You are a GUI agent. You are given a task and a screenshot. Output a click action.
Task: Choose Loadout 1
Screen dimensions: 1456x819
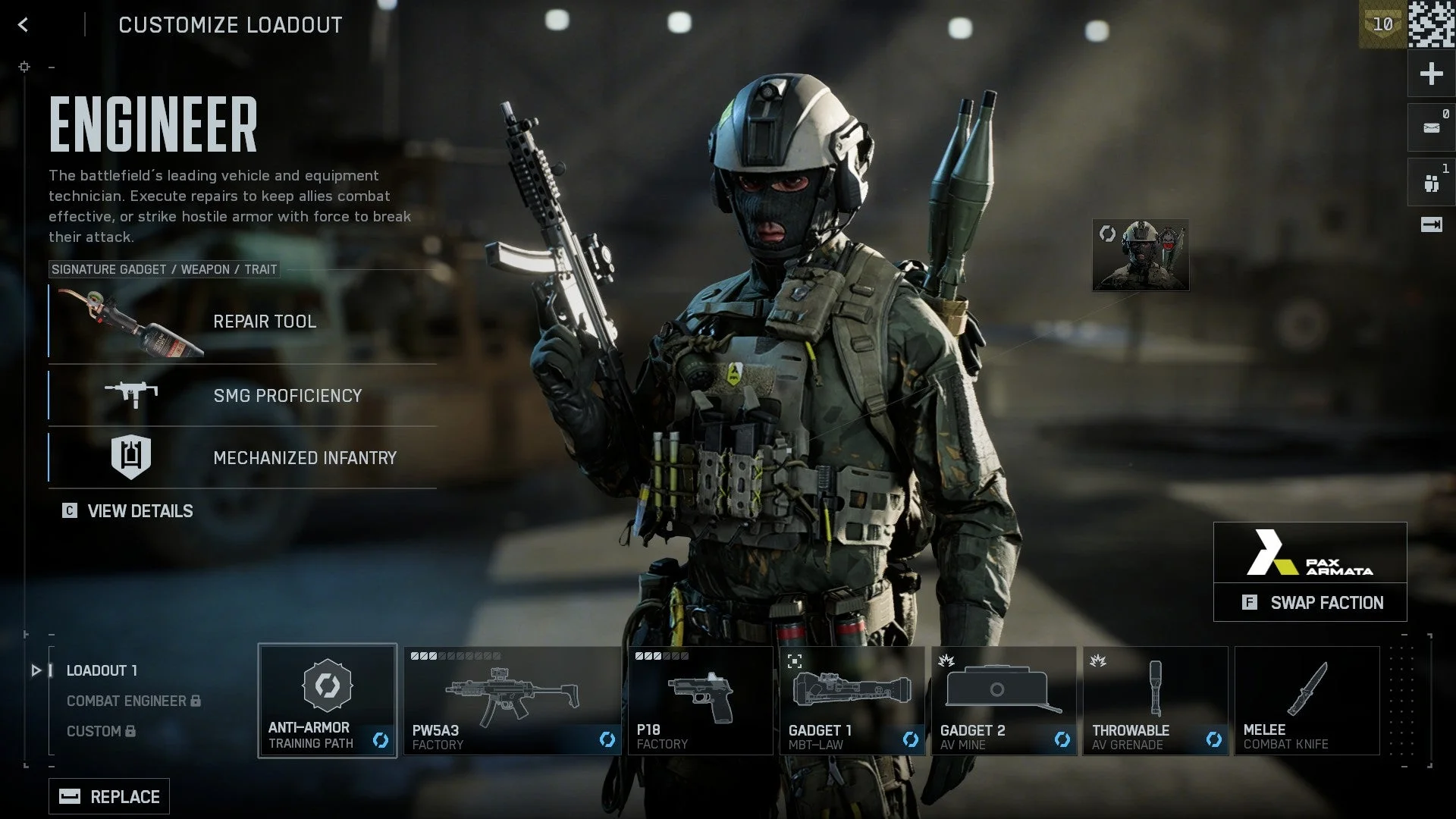pos(102,670)
